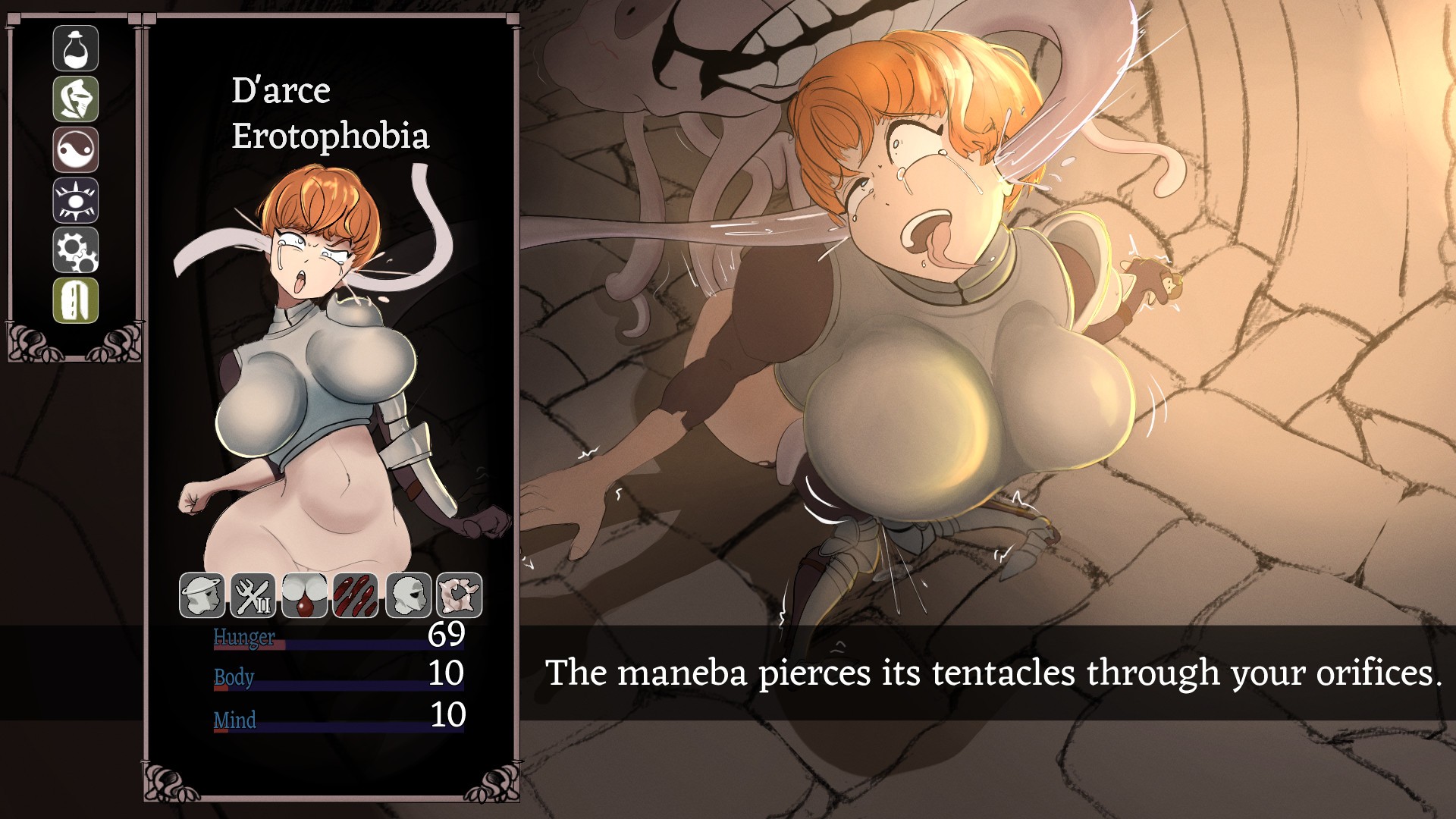Open the yin-yang menu icon
1456x819 pixels.
(76, 149)
